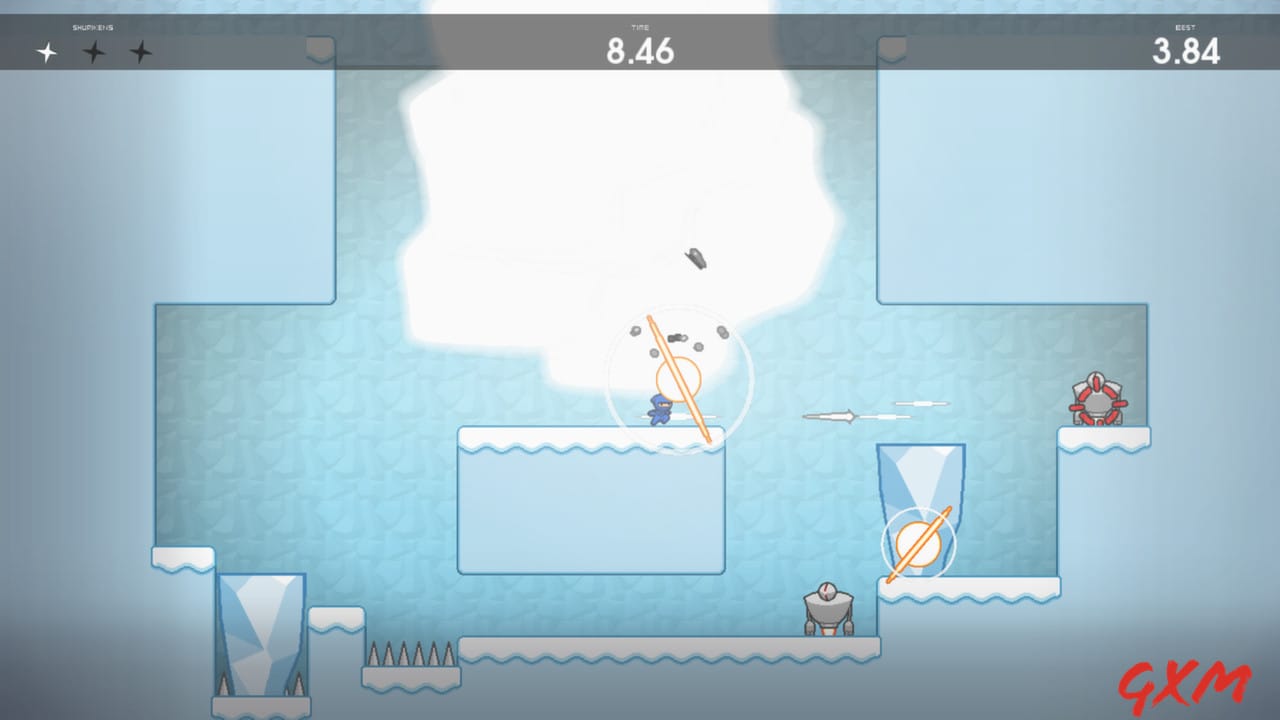Click the right hanging shield banner under the HUD
The image size is (1280, 720).
click(x=893, y=48)
